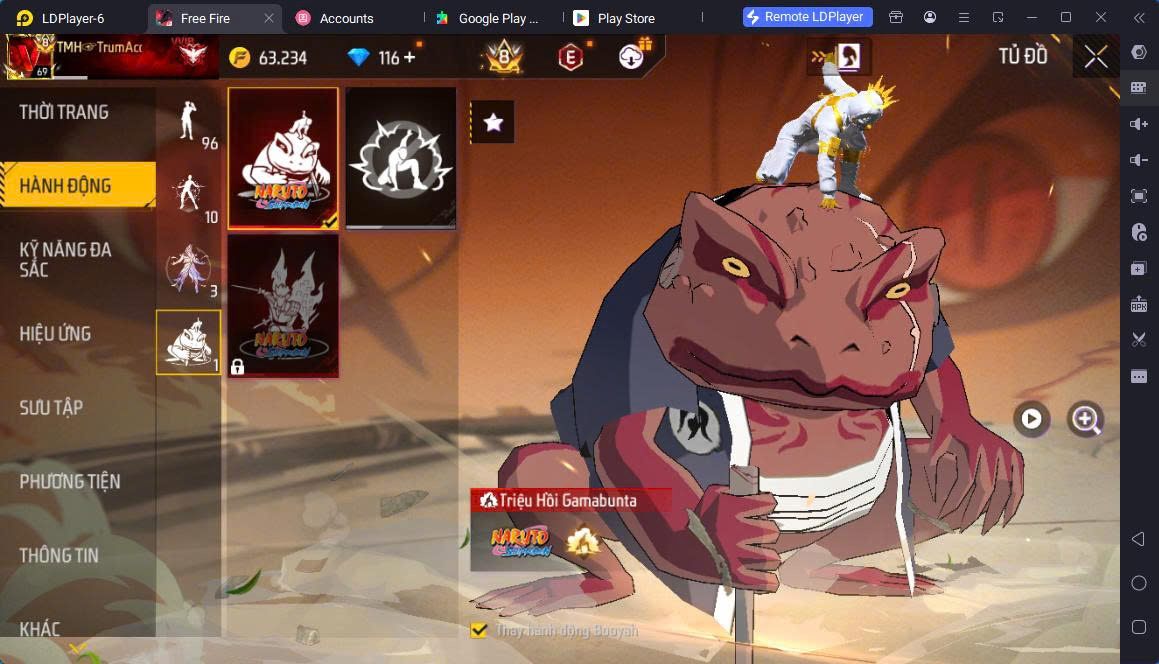Open the subcategory with 3 items

188,268
